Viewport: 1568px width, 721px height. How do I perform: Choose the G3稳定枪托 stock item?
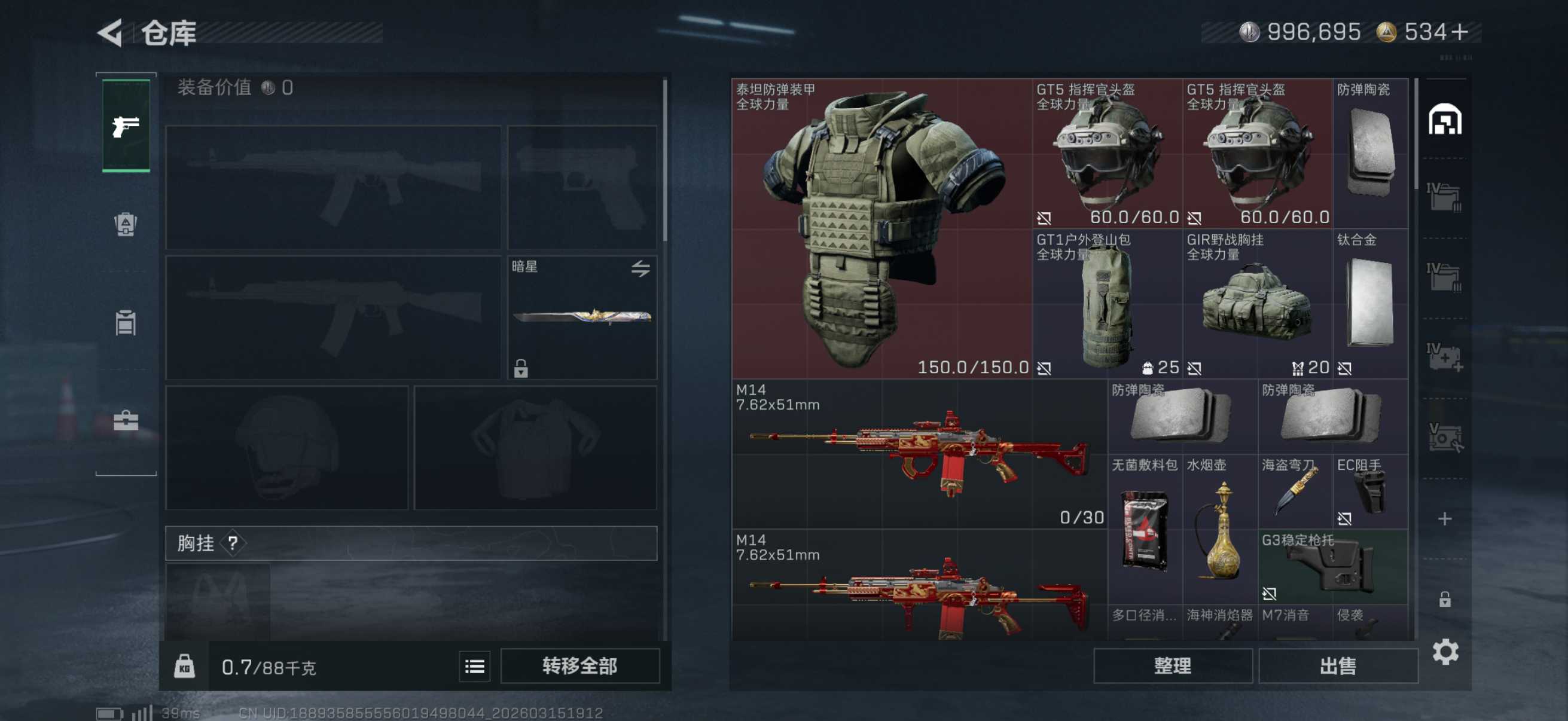pos(1333,566)
